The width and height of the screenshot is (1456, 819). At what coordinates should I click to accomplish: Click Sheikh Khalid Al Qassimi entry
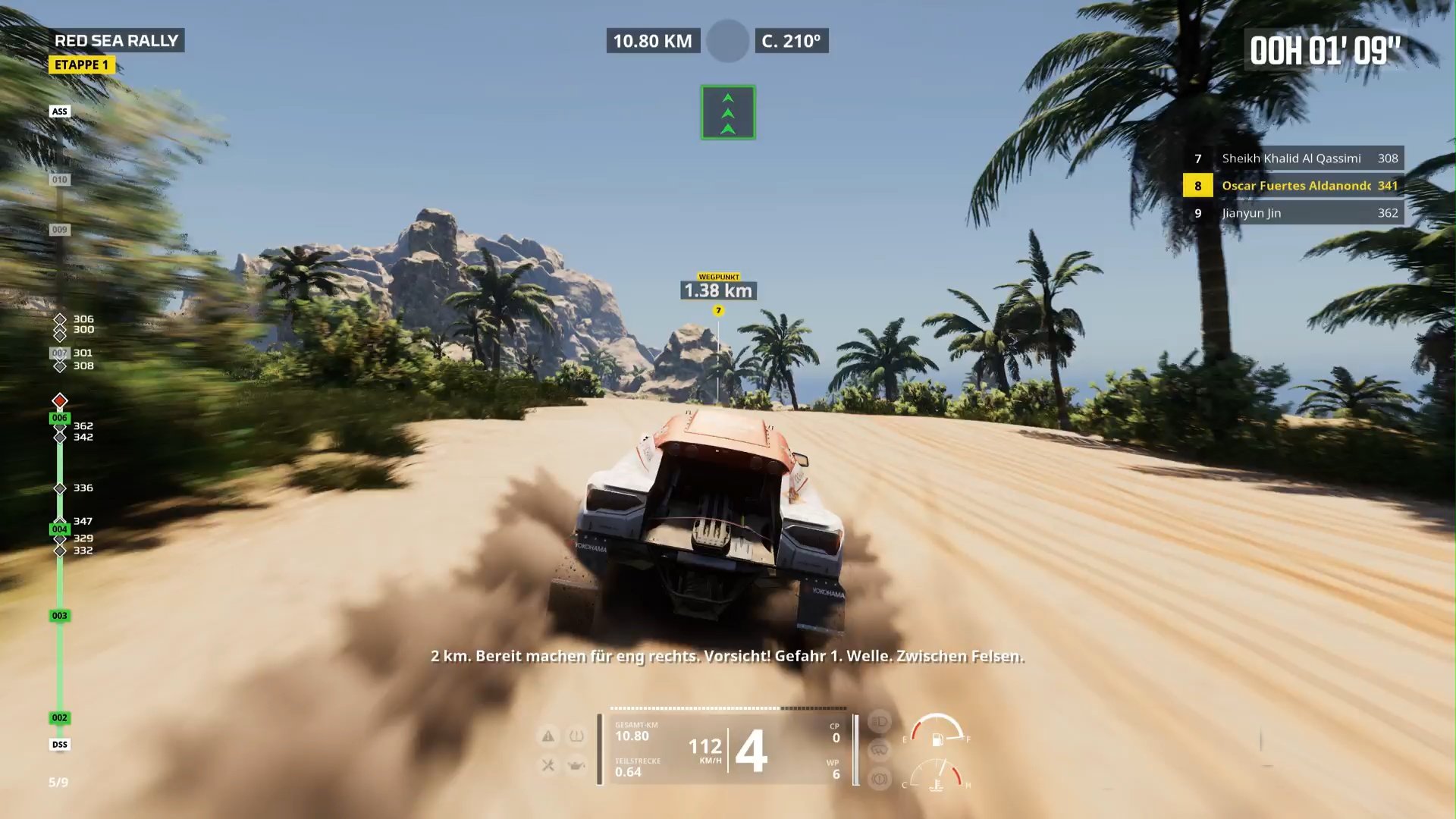tap(1293, 158)
